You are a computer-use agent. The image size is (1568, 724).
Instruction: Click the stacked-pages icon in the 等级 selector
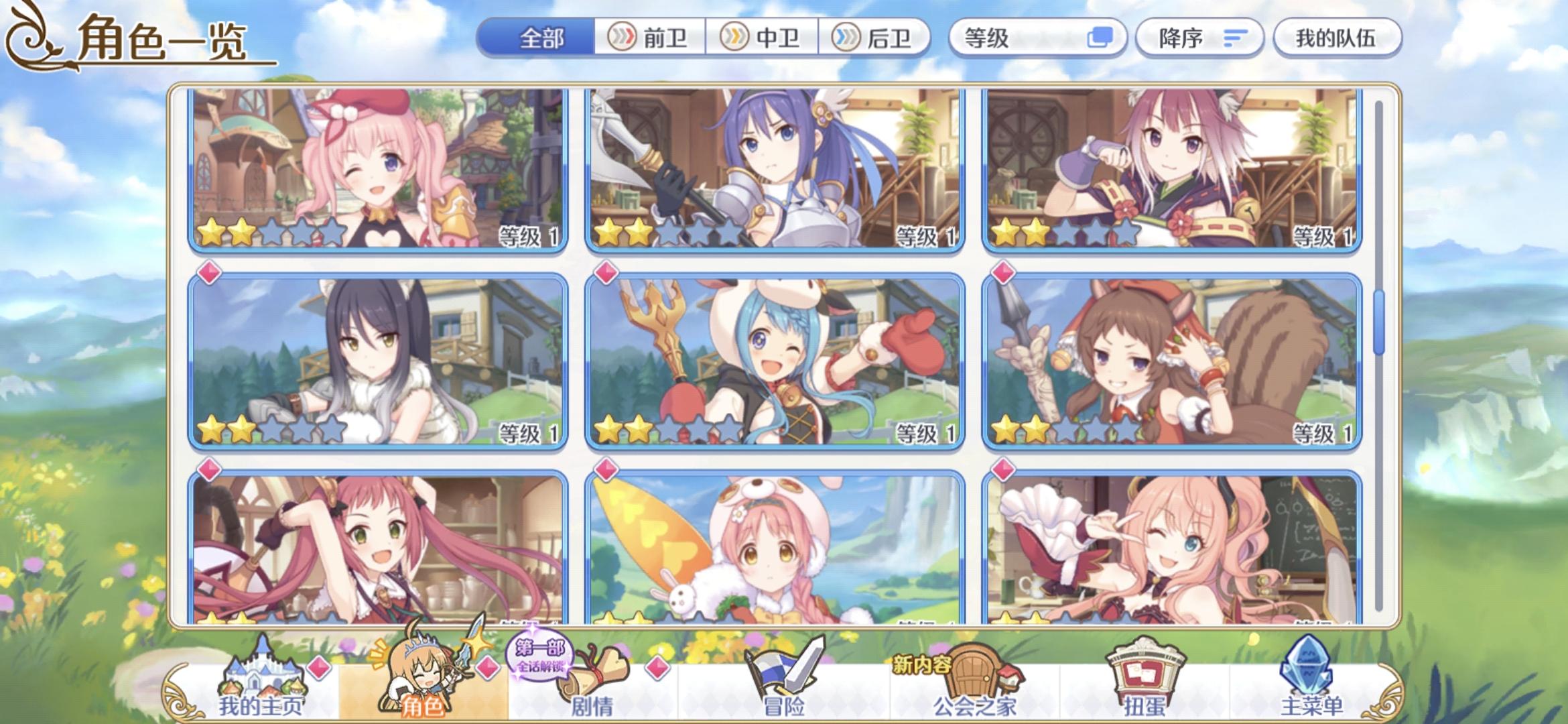(x=1101, y=38)
